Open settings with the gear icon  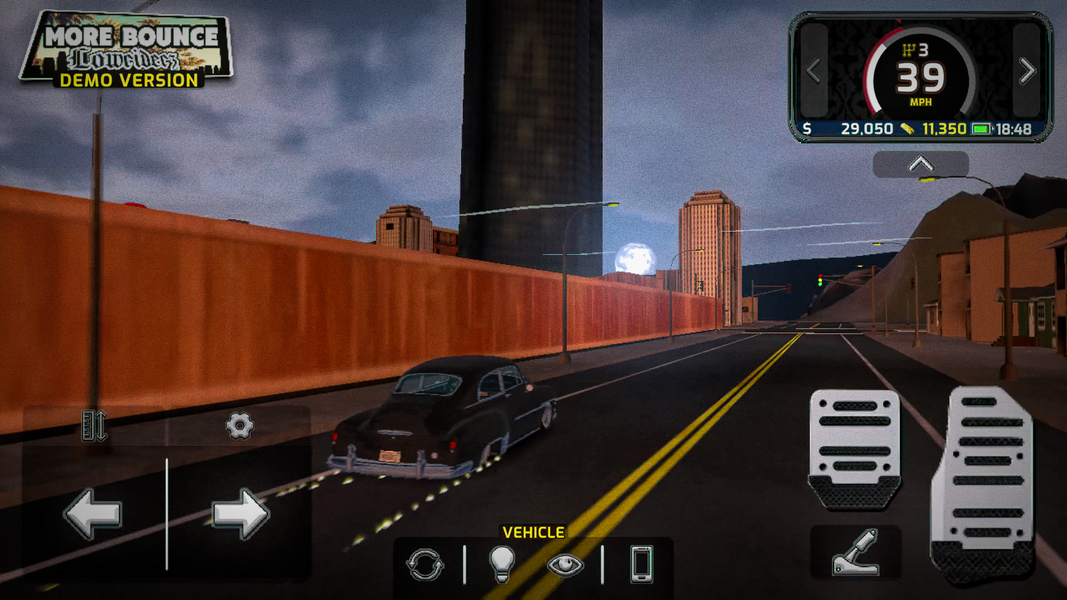(x=239, y=426)
